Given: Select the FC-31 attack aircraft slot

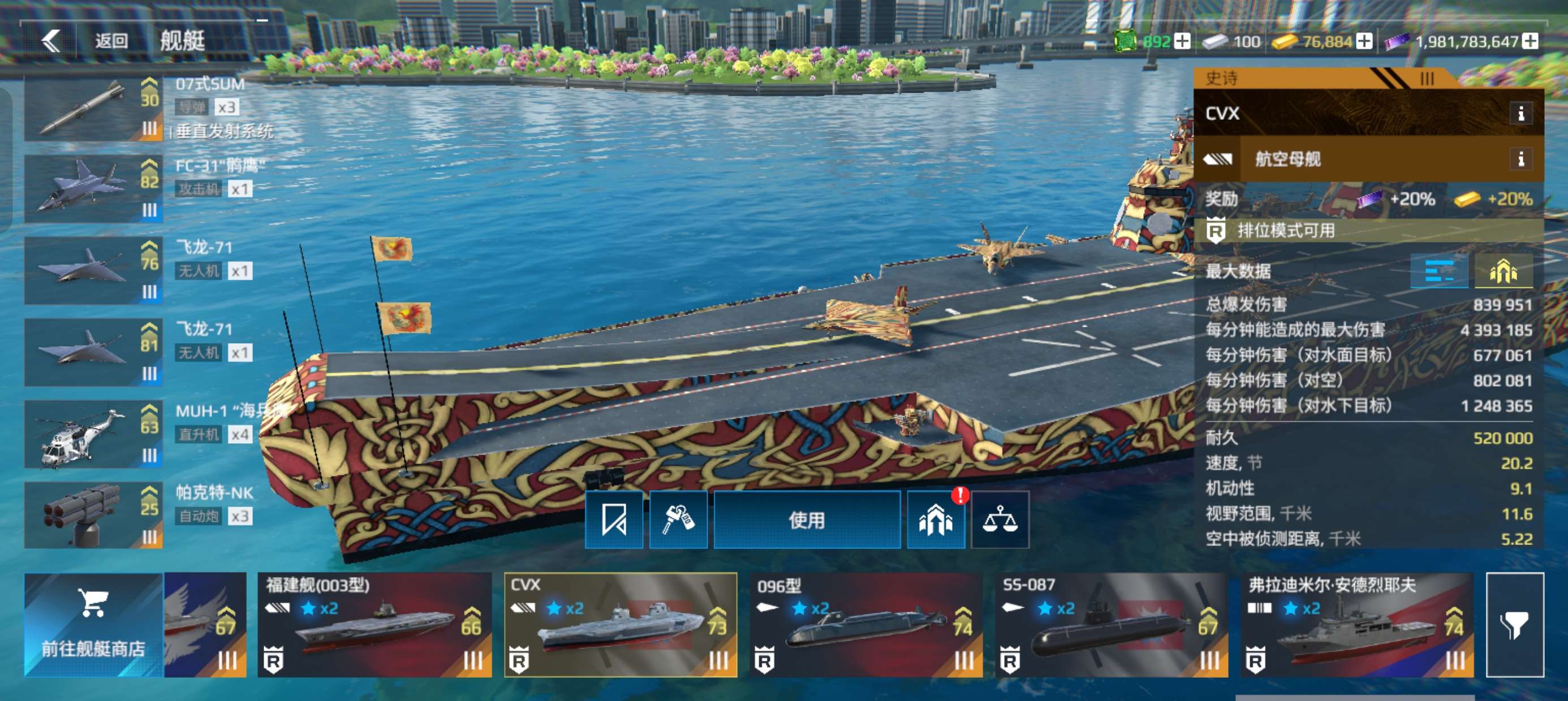Looking at the screenshot, I should 93,189.
